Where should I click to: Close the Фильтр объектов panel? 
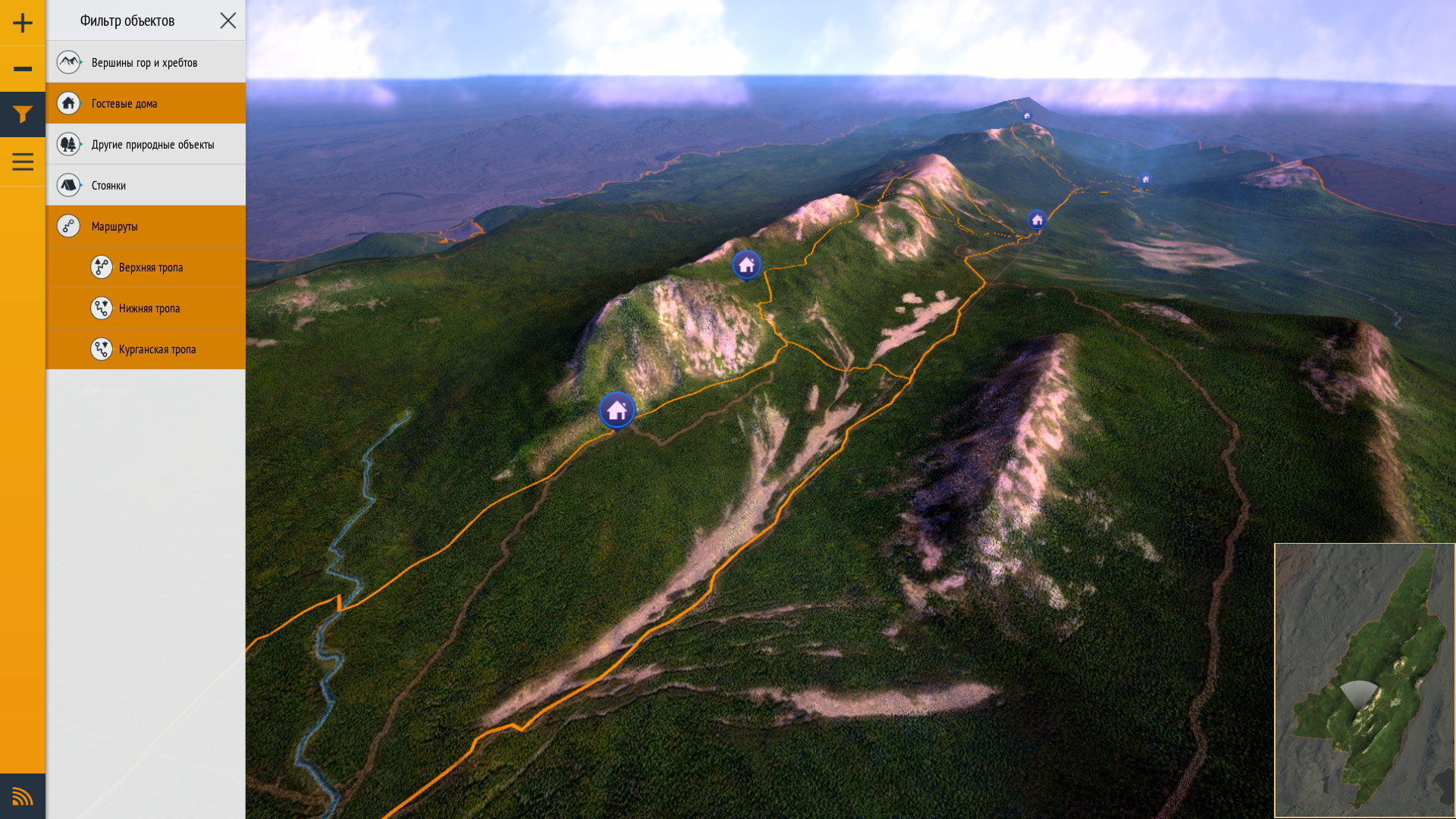228,20
